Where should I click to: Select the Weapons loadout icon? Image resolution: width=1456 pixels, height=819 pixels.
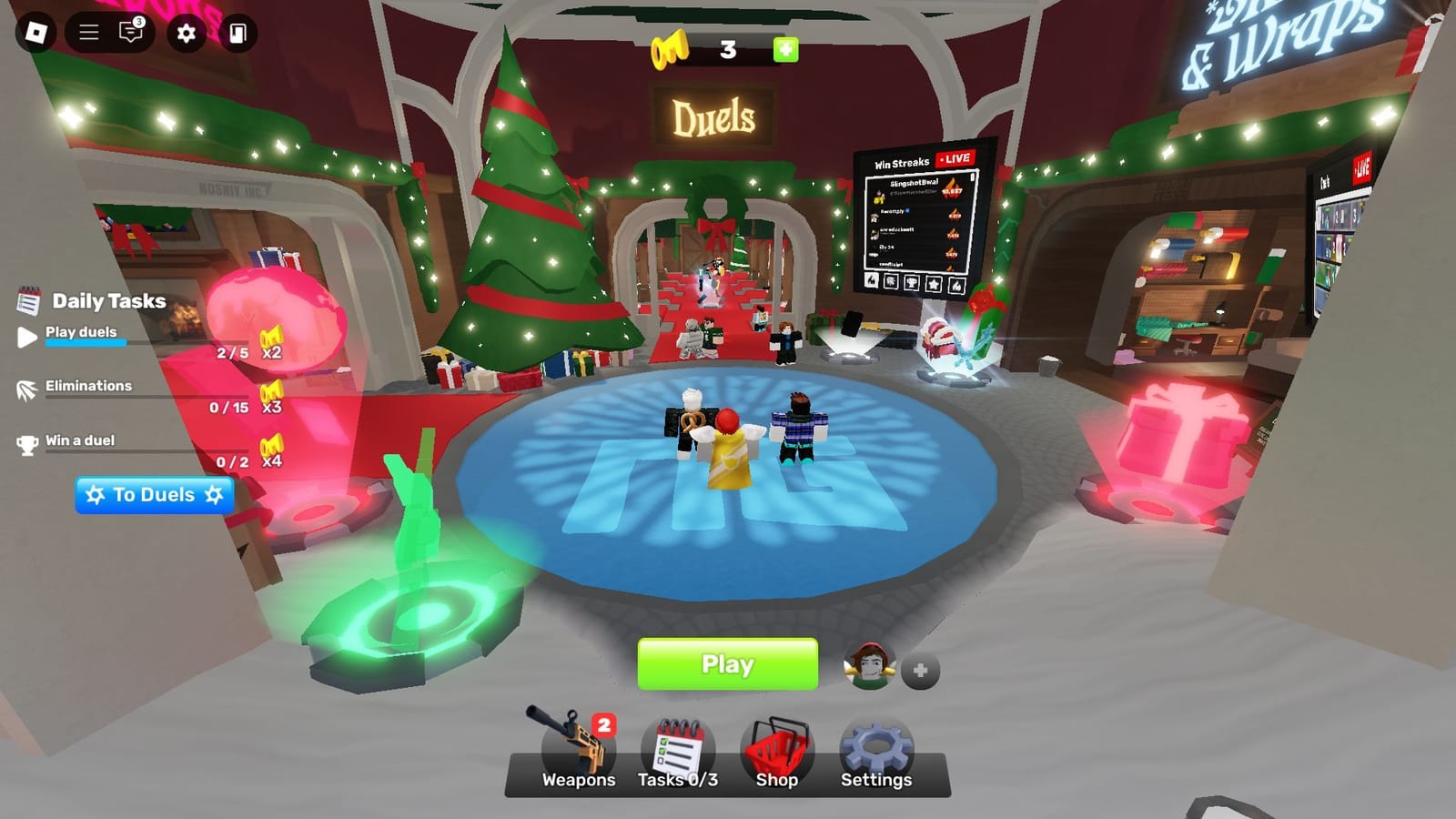[x=579, y=746]
